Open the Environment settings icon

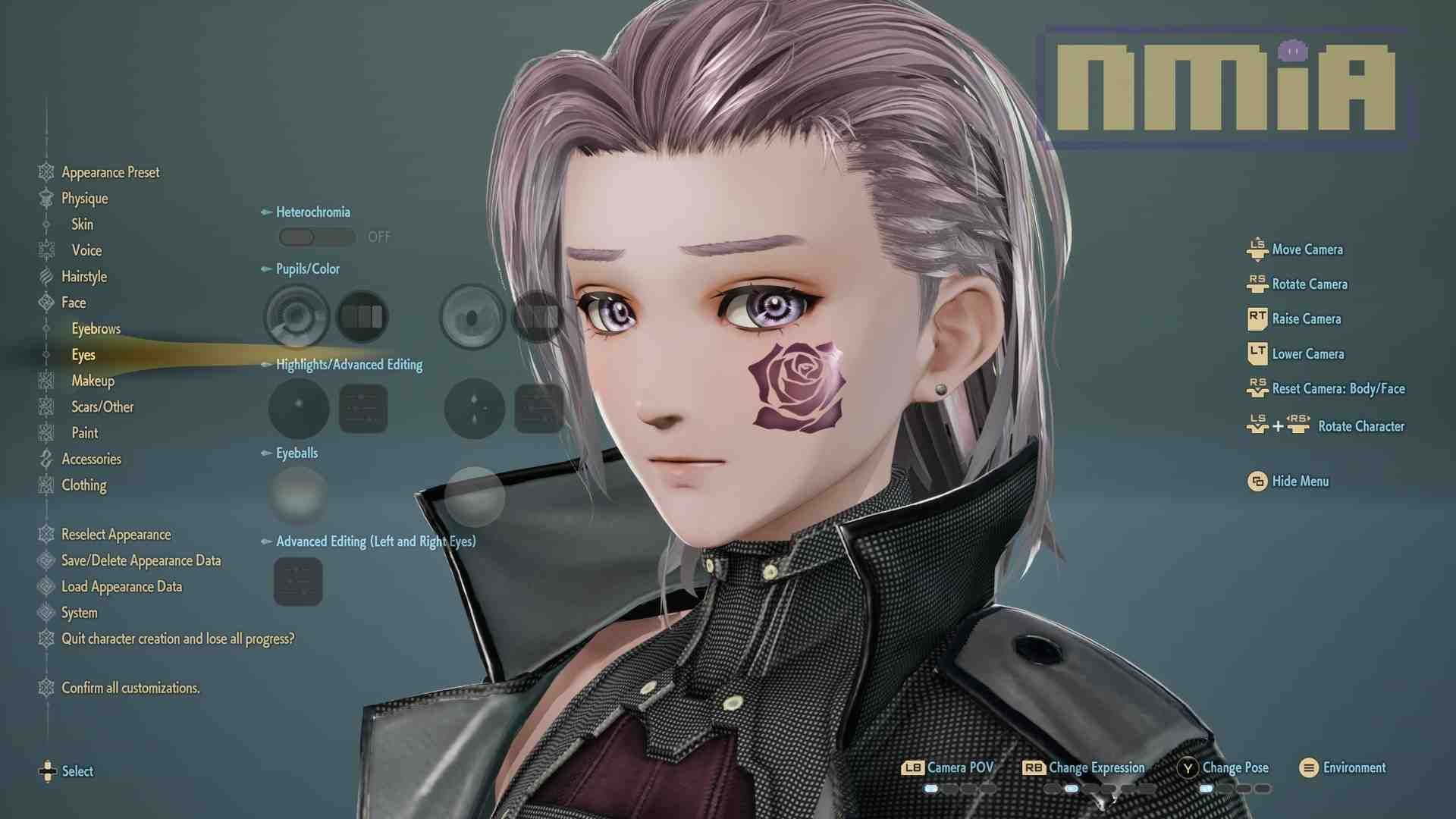(x=1307, y=767)
